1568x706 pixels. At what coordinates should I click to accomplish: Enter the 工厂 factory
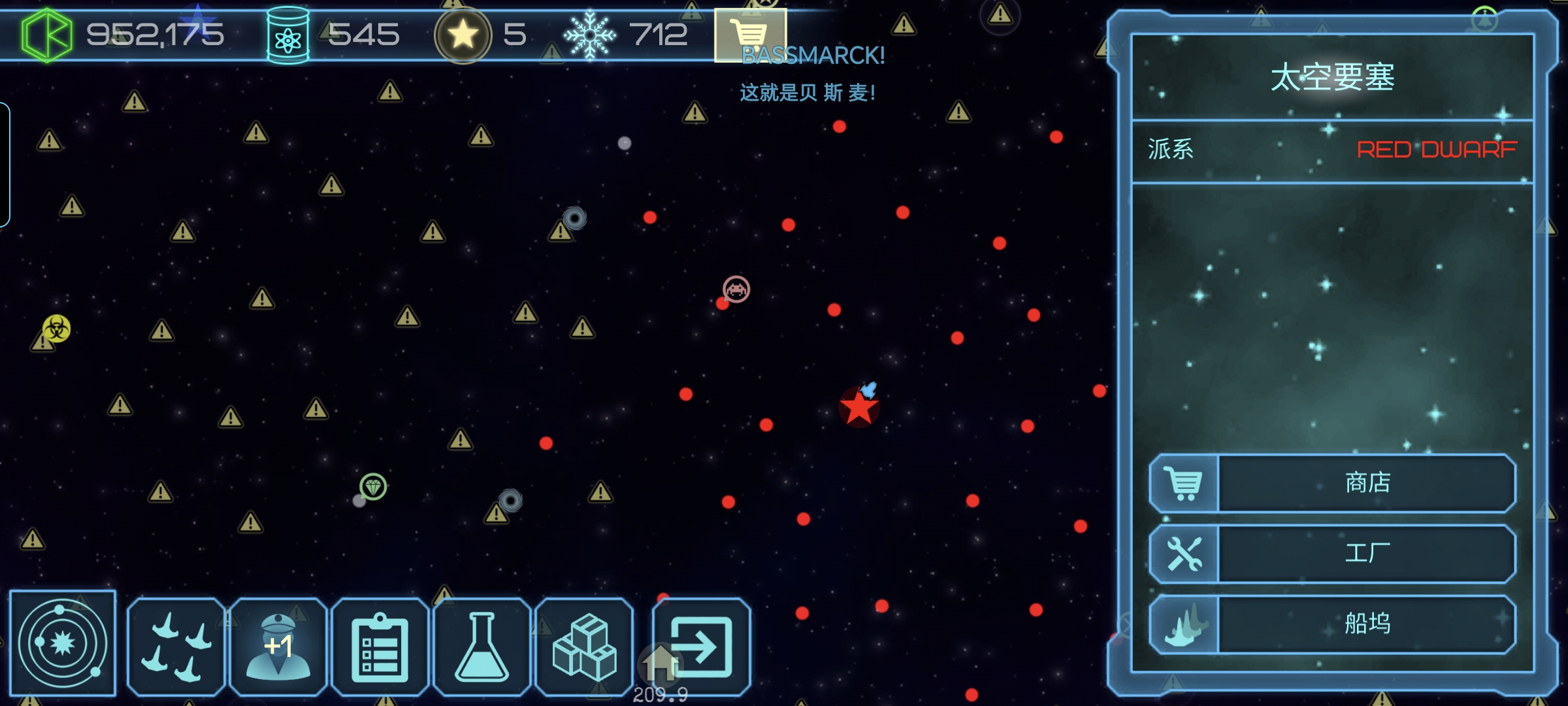click(1333, 554)
